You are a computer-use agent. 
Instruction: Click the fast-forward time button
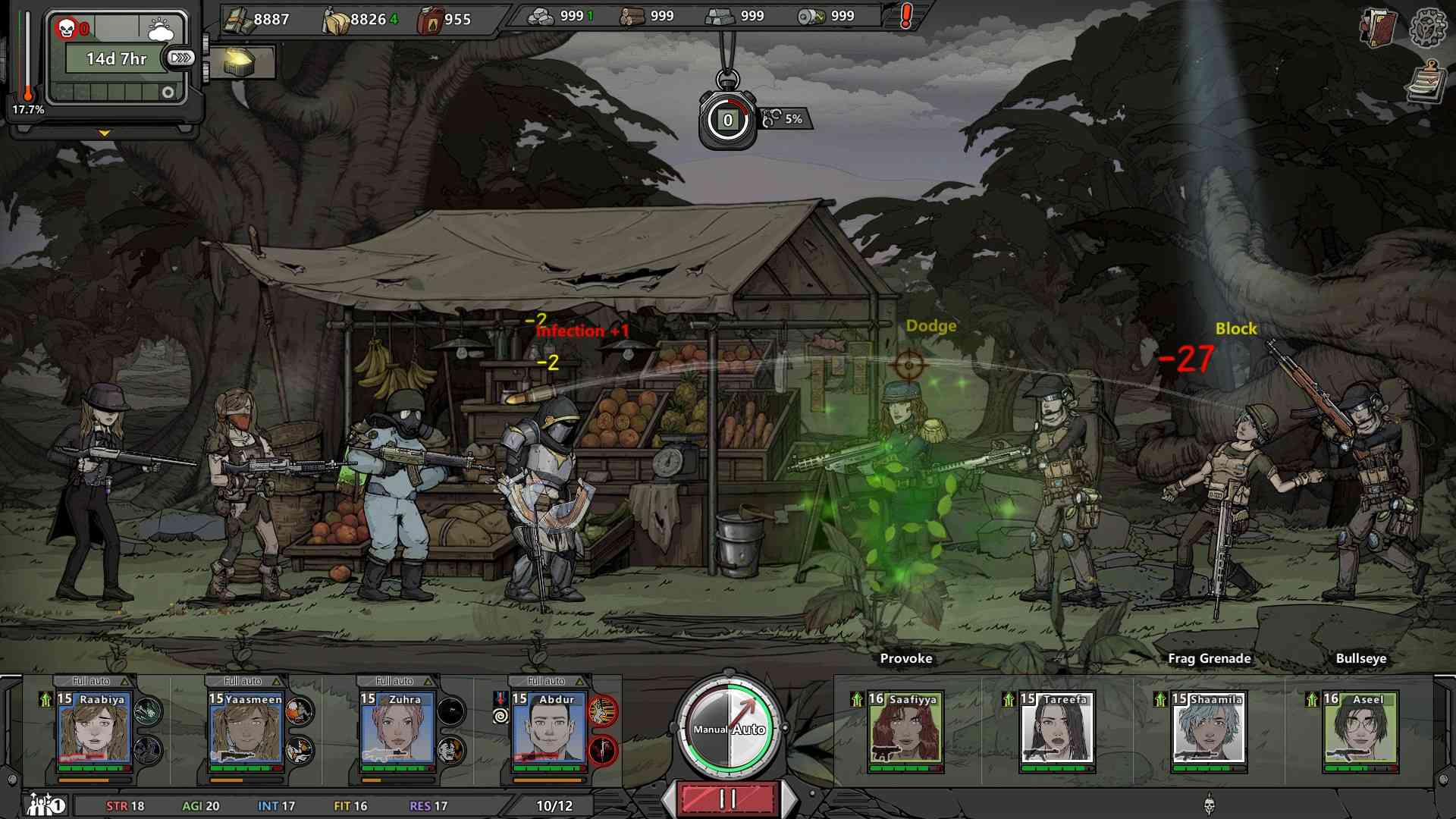[181, 58]
